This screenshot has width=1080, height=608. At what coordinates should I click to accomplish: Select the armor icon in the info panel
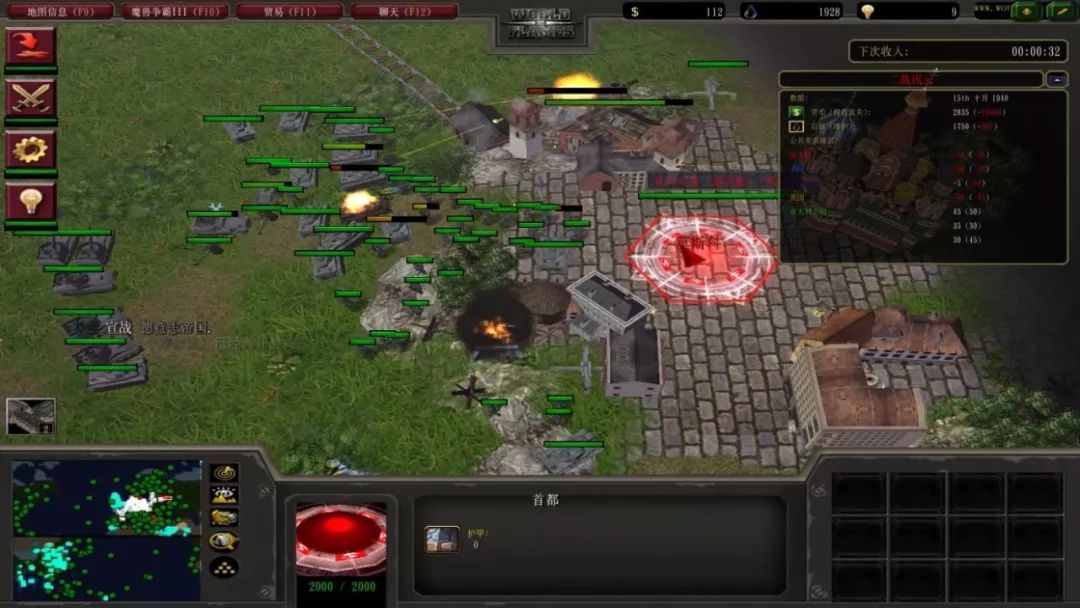(x=442, y=540)
